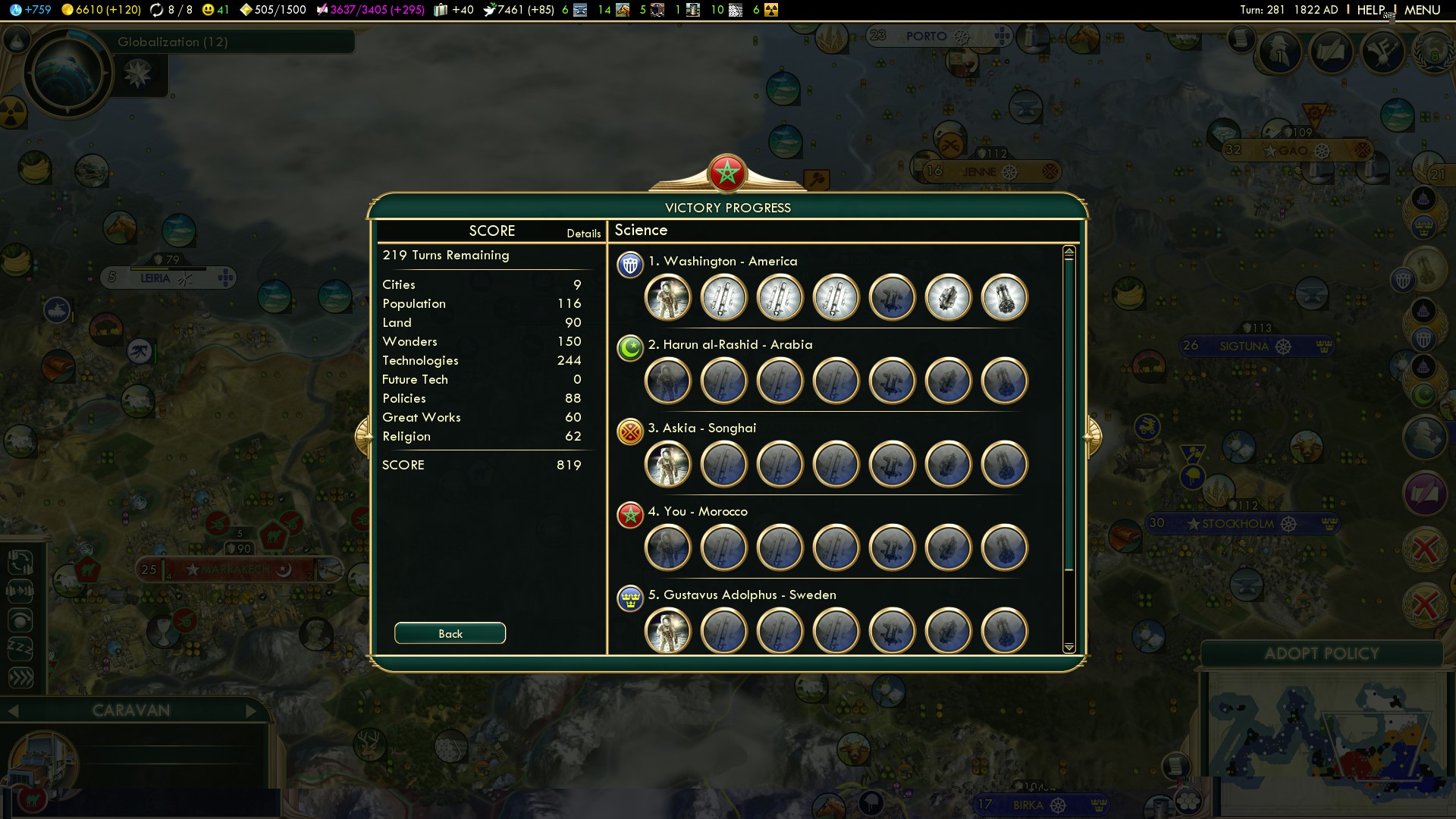Select Gustavus Adolphus Sweden's crown icon
Screen dimensions: 1456x819
tap(629, 598)
